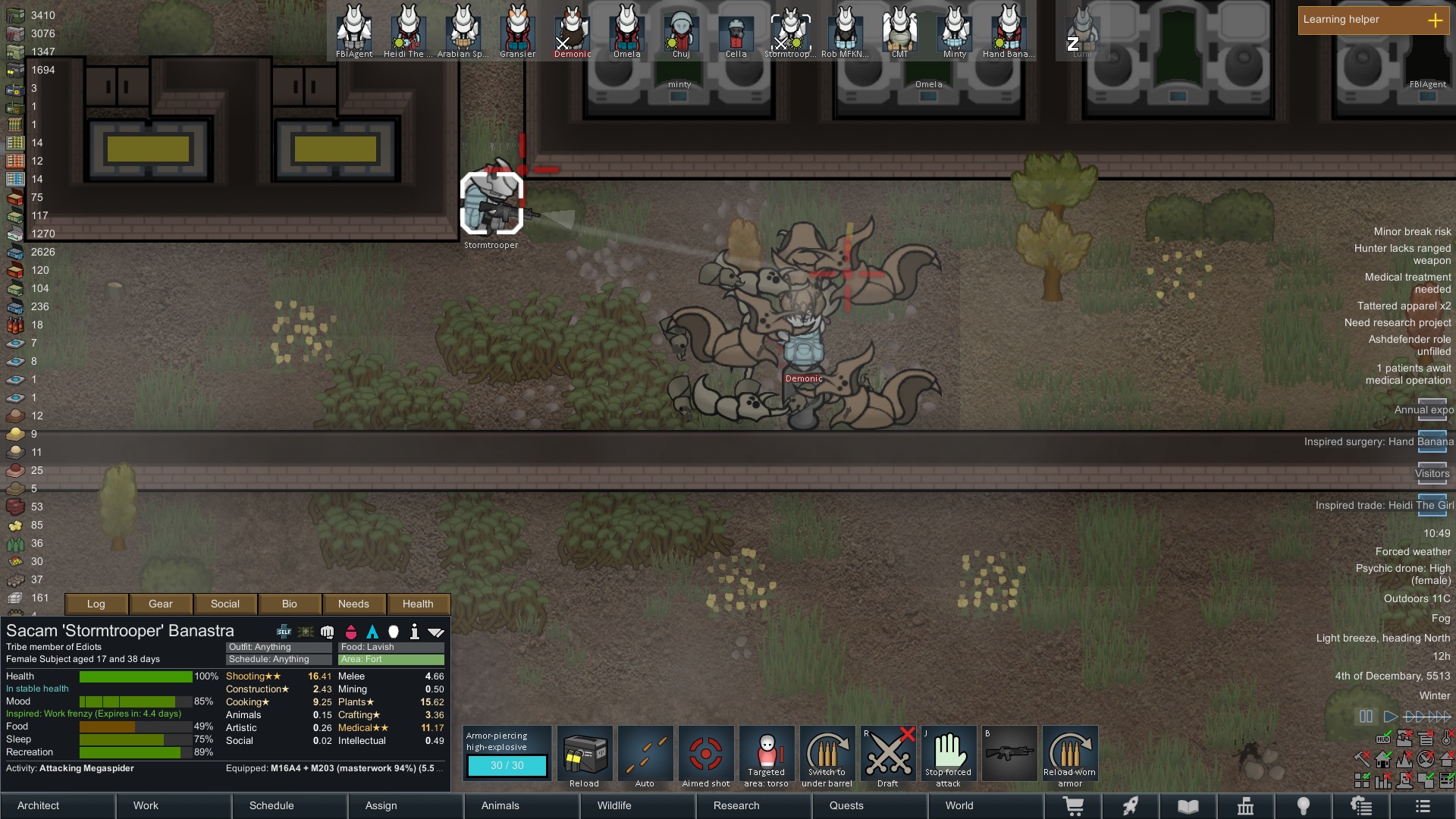Toggle the temperature overlay
This screenshot has height=819, width=1456.
(1447, 738)
